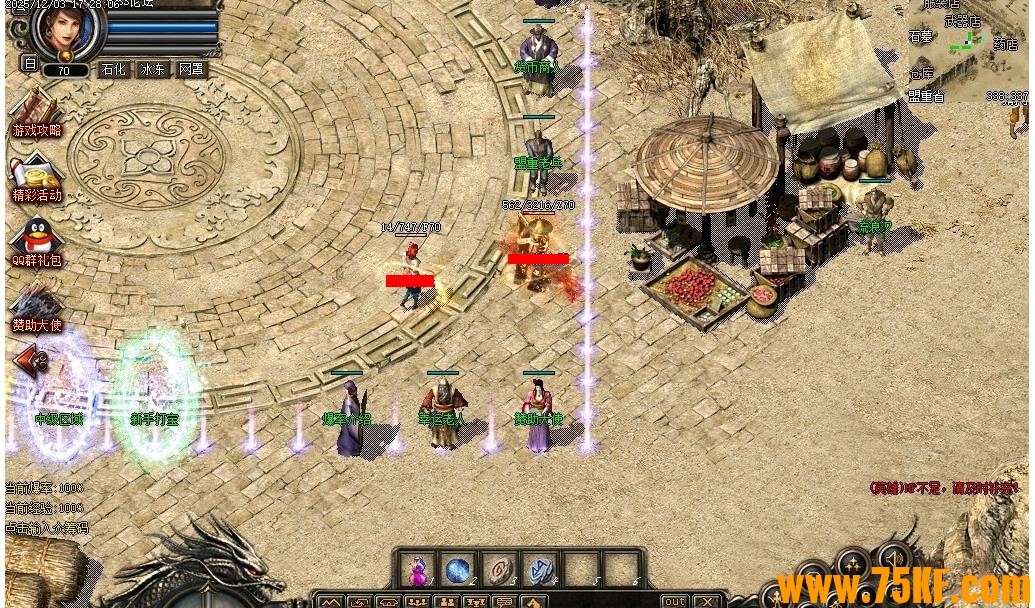Close the game with the X button
Image resolution: width=1035 pixels, height=608 pixels.
pos(707,601)
